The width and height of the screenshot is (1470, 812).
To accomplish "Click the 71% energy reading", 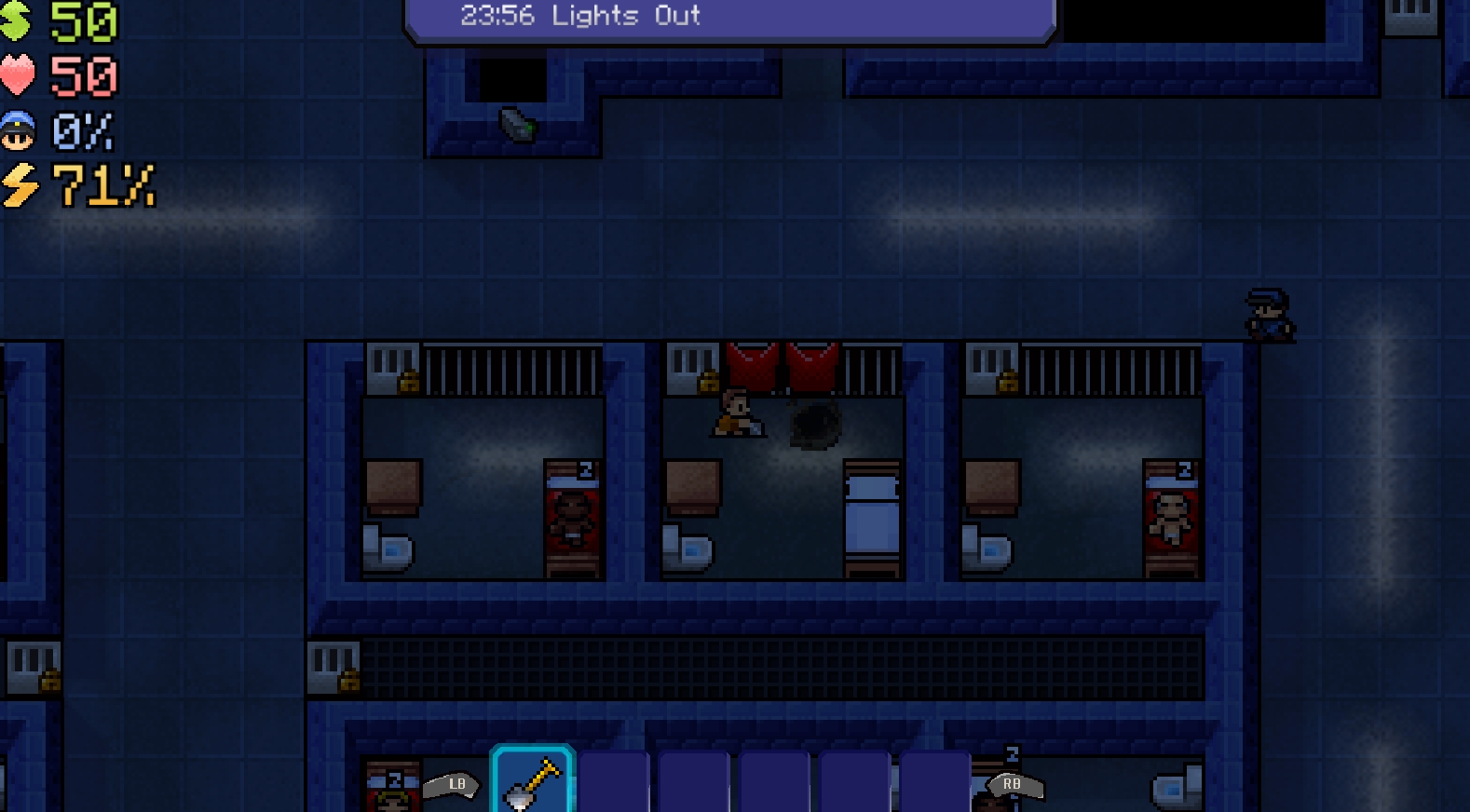I will [x=102, y=186].
